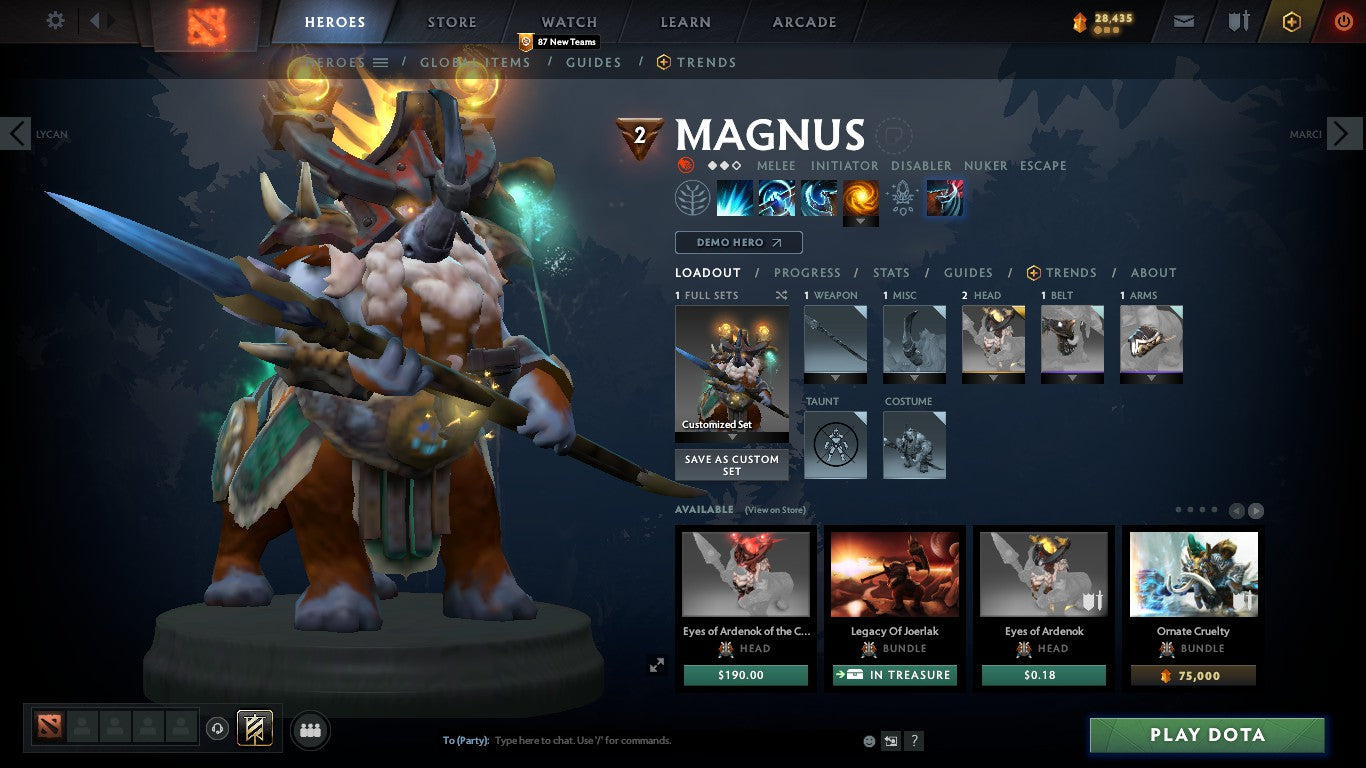Click the Skewer ability icon
1366x768 pixels.
coord(819,197)
